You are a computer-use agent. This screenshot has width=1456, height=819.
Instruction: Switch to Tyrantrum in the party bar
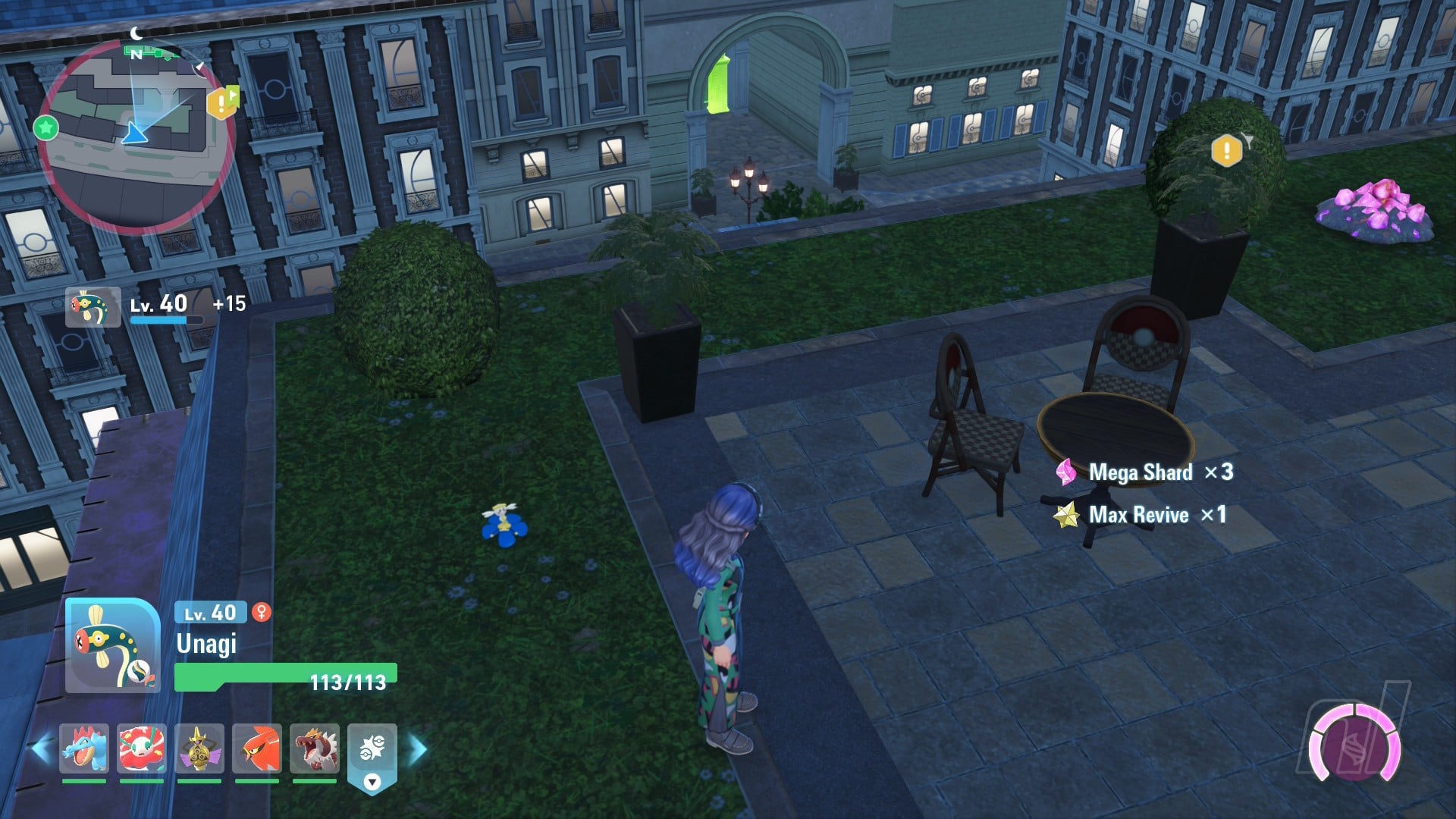pos(315,748)
